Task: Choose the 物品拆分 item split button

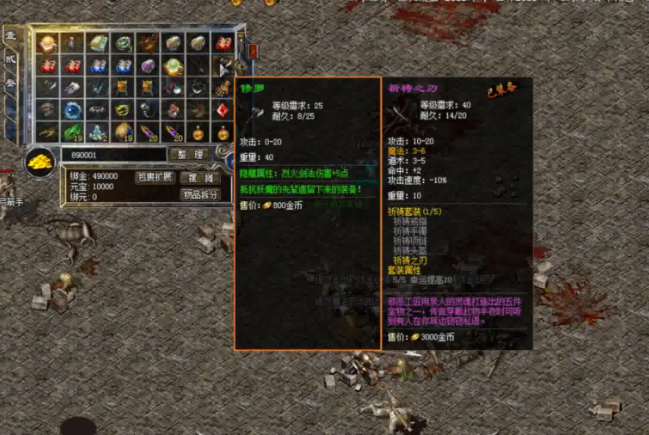Action: tap(200, 194)
